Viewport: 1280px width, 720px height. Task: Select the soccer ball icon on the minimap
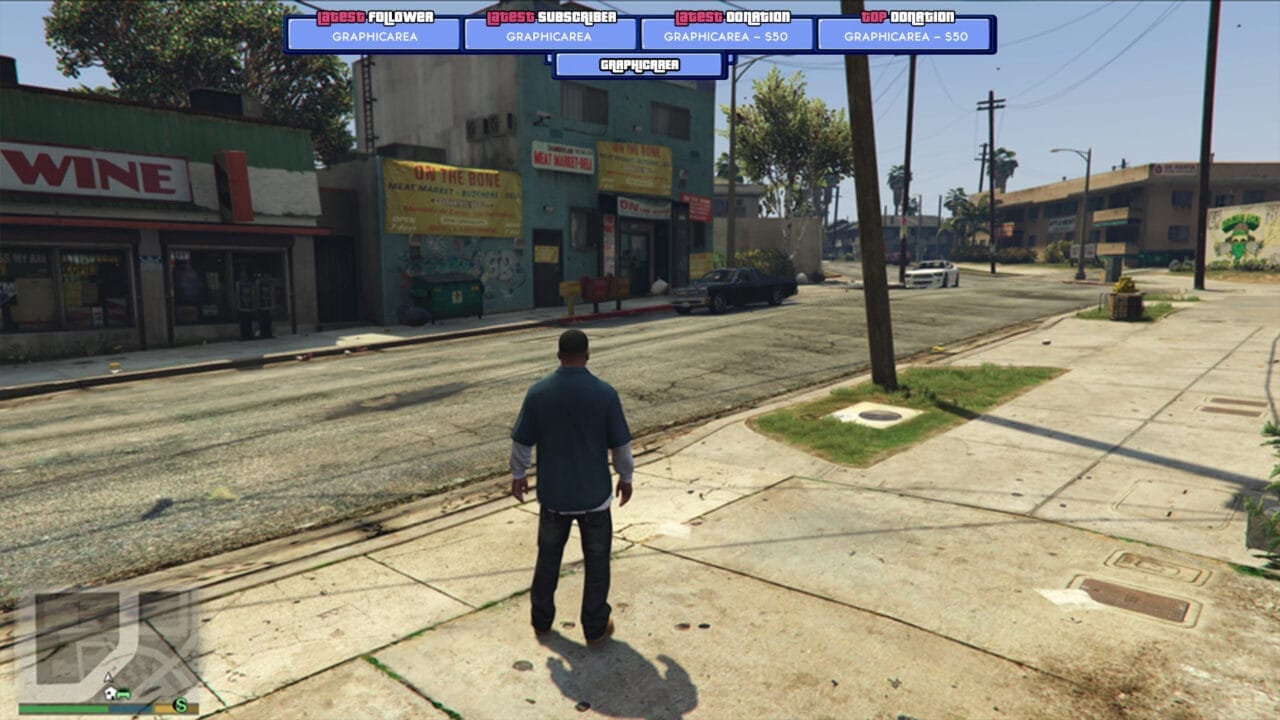coord(109,692)
